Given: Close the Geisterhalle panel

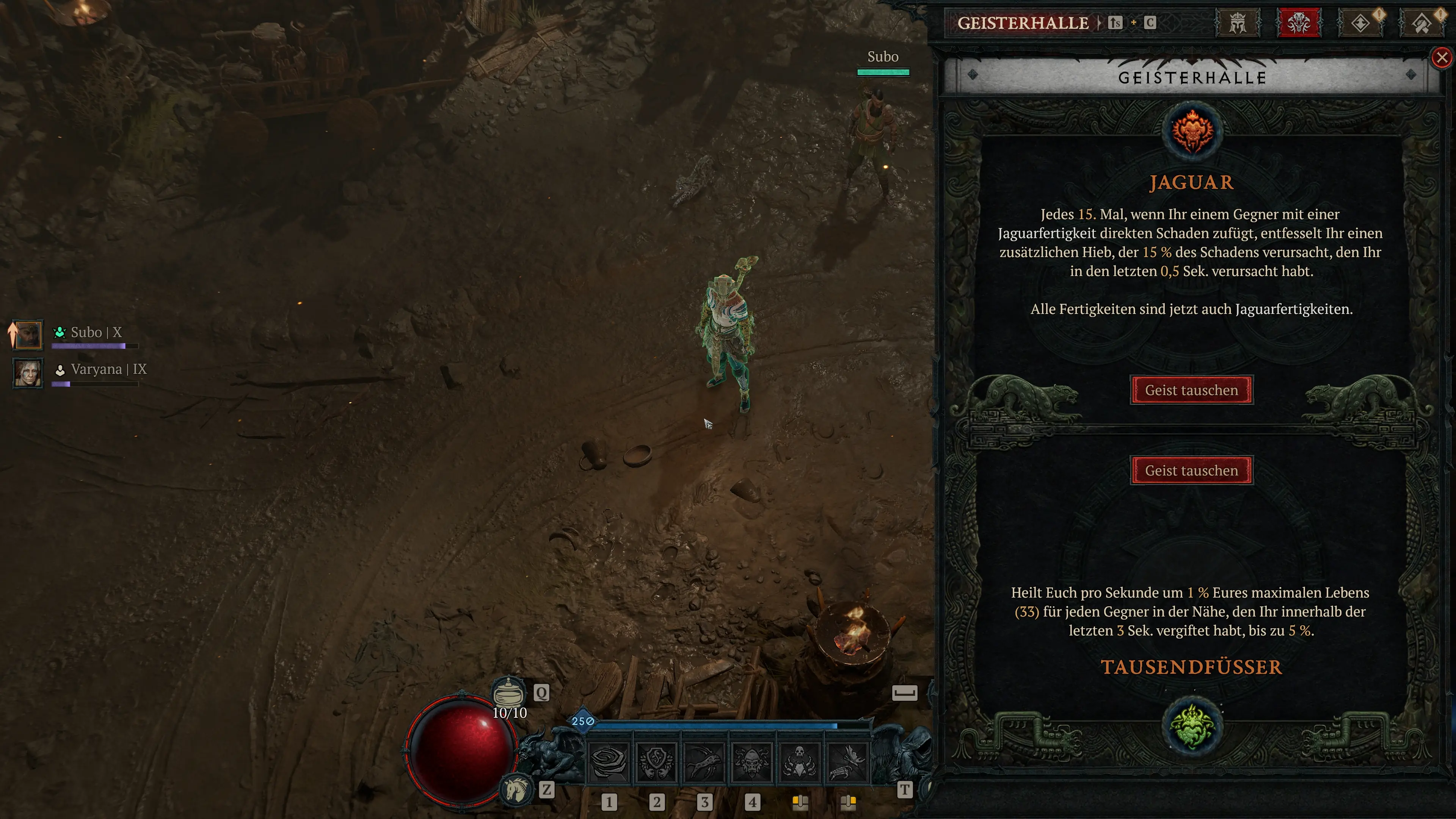Looking at the screenshot, I should [1441, 58].
